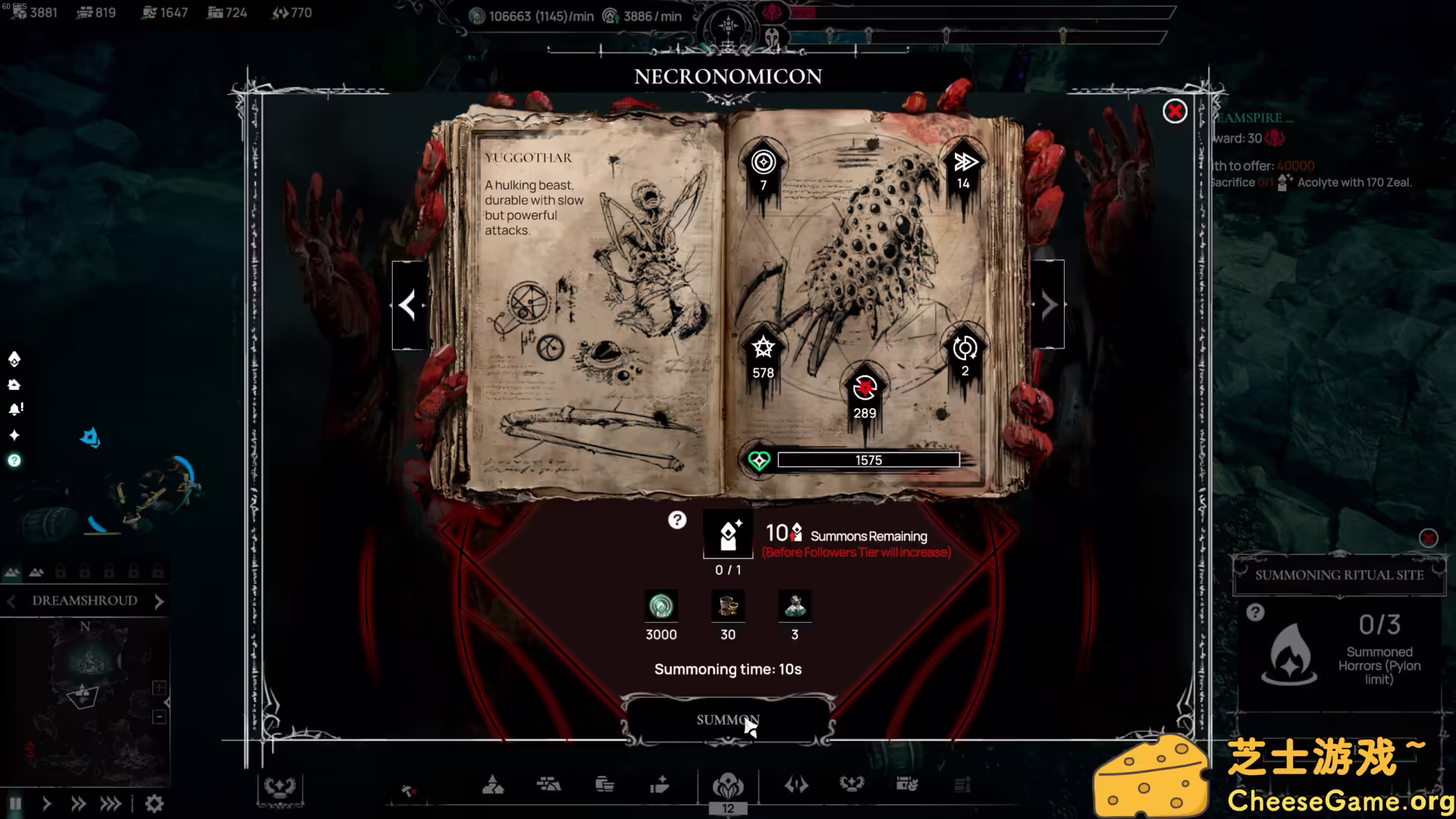The image size is (1456, 819).
Task: Flip to the next Necronomicon page
Action: [1048, 305]
